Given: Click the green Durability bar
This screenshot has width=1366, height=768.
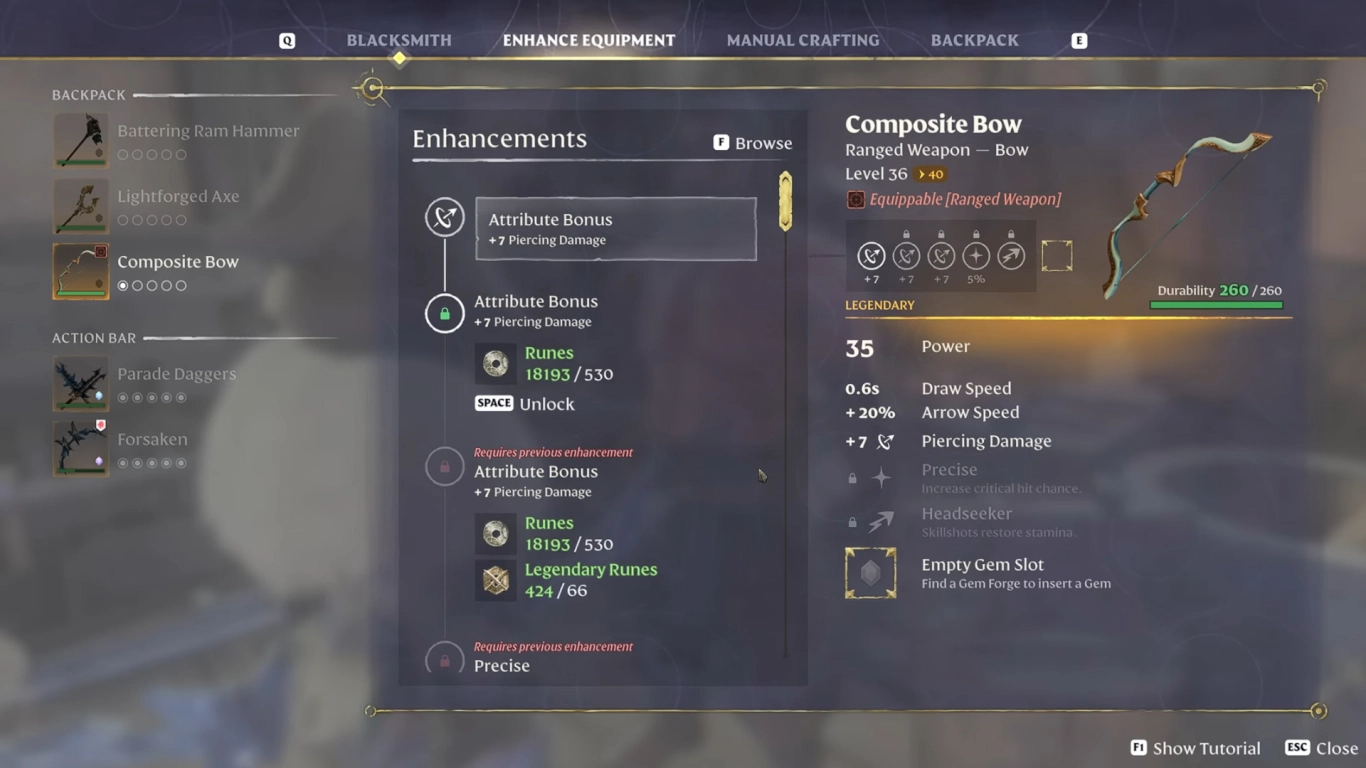Looking at the screenshot, I should [1216, 304].
